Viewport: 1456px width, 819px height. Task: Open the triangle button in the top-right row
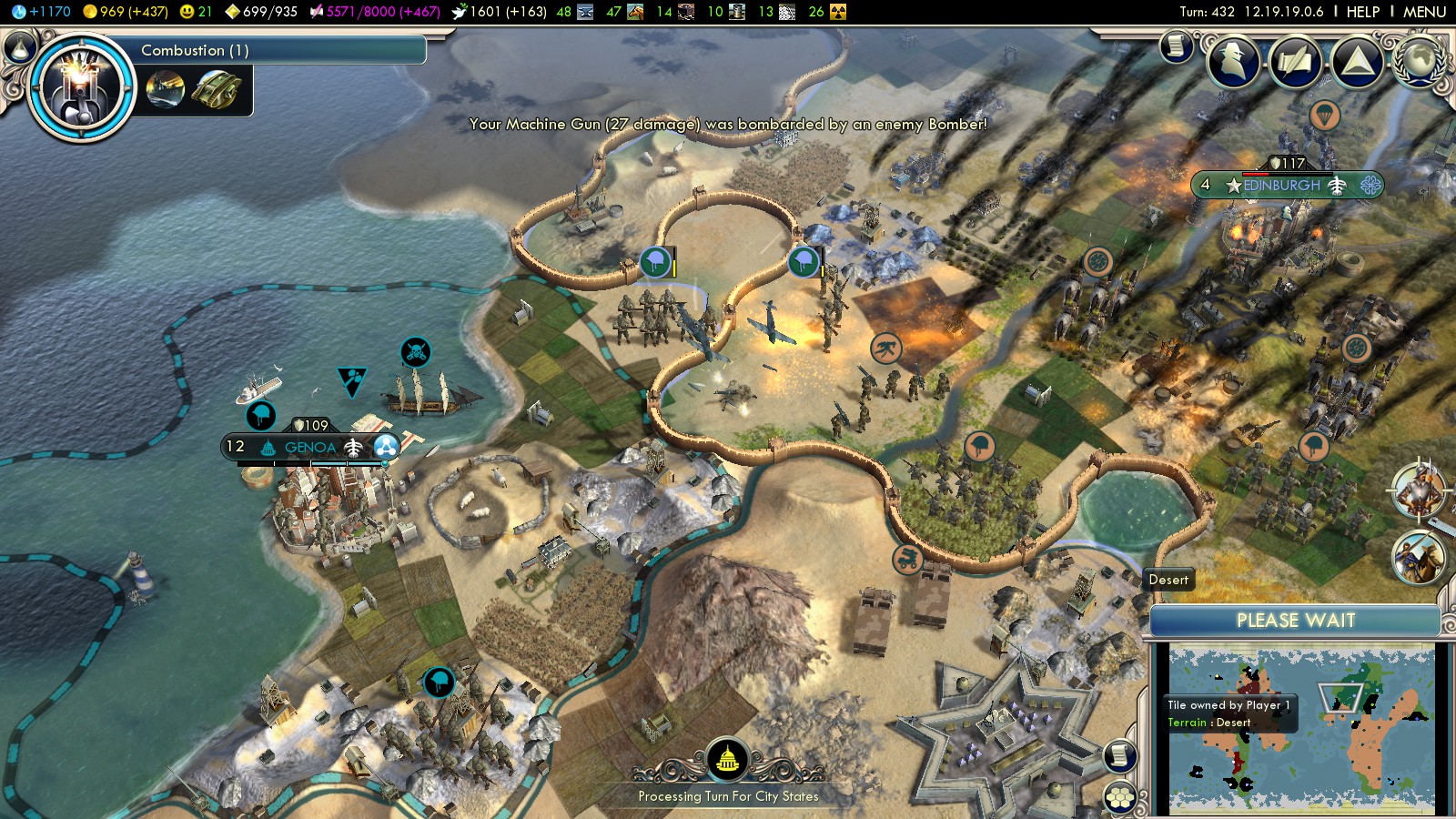pos(1357,62)
